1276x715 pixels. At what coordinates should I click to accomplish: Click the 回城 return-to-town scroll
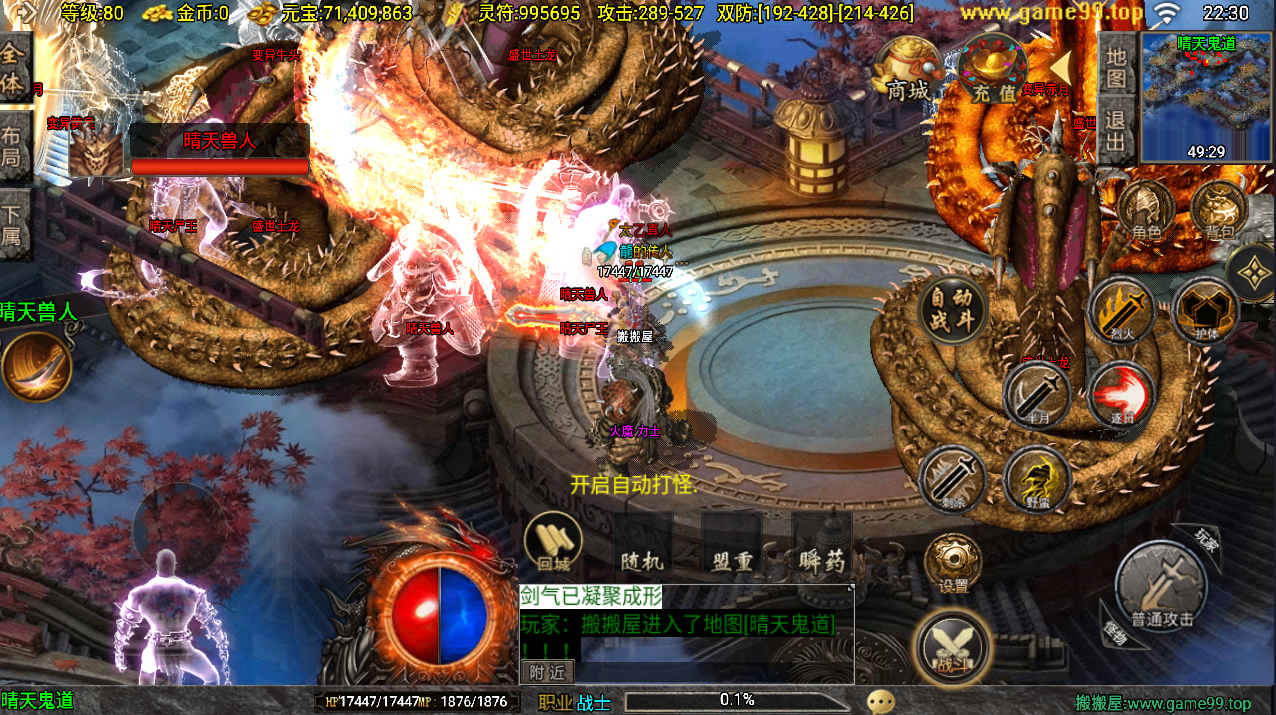[553, 543]
